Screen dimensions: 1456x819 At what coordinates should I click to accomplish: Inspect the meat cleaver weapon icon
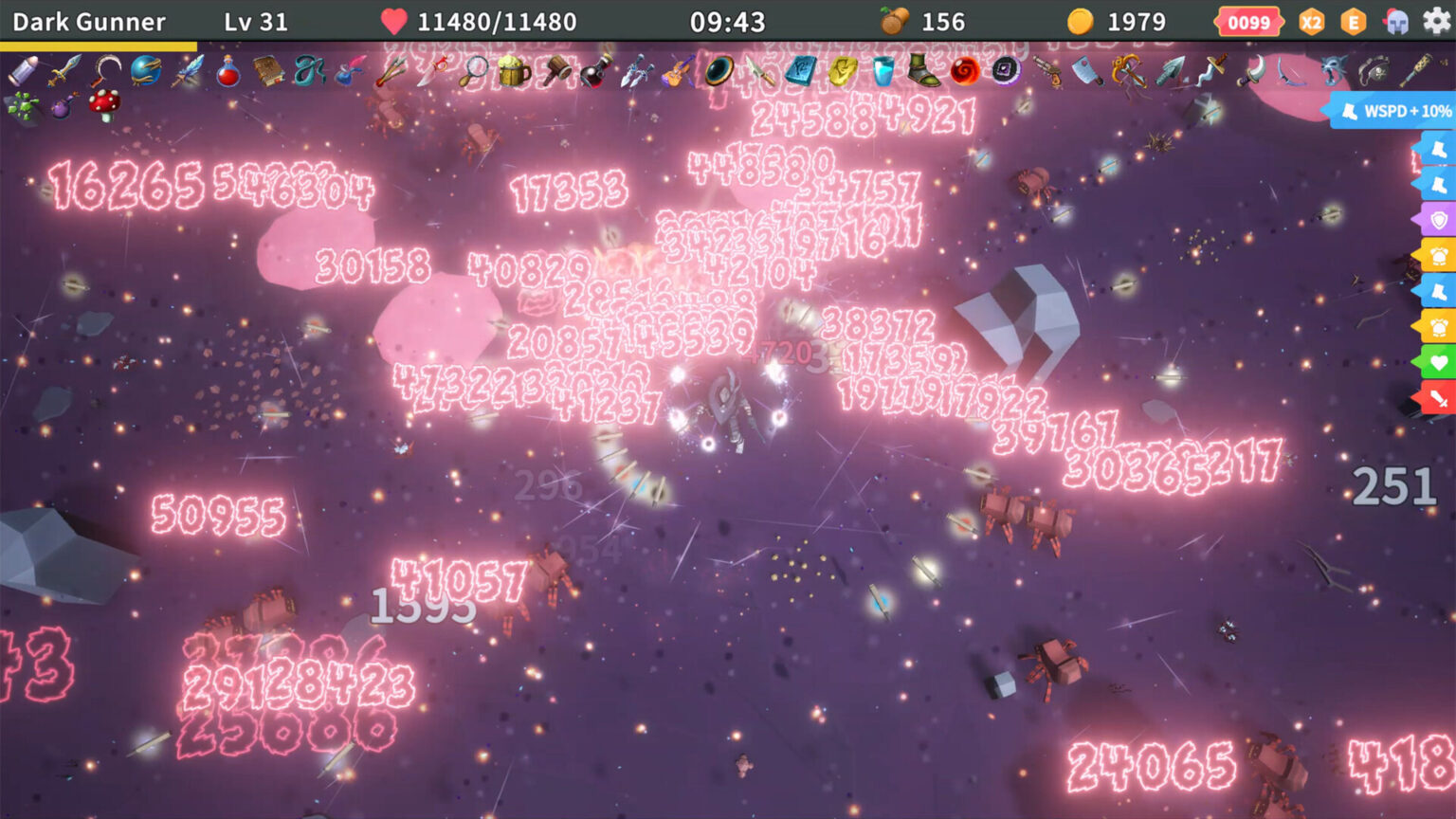click(x=1087, y=71)
